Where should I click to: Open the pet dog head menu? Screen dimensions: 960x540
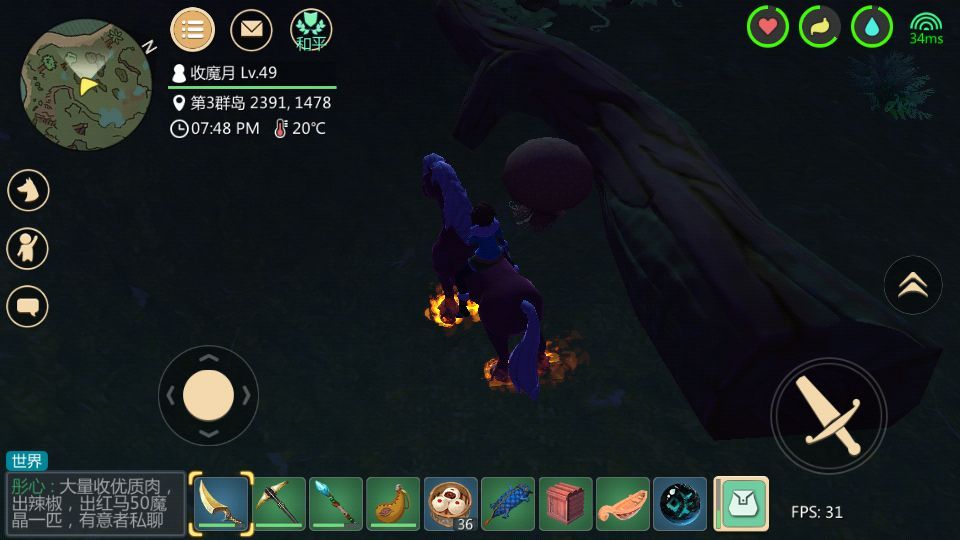(28, 190)
